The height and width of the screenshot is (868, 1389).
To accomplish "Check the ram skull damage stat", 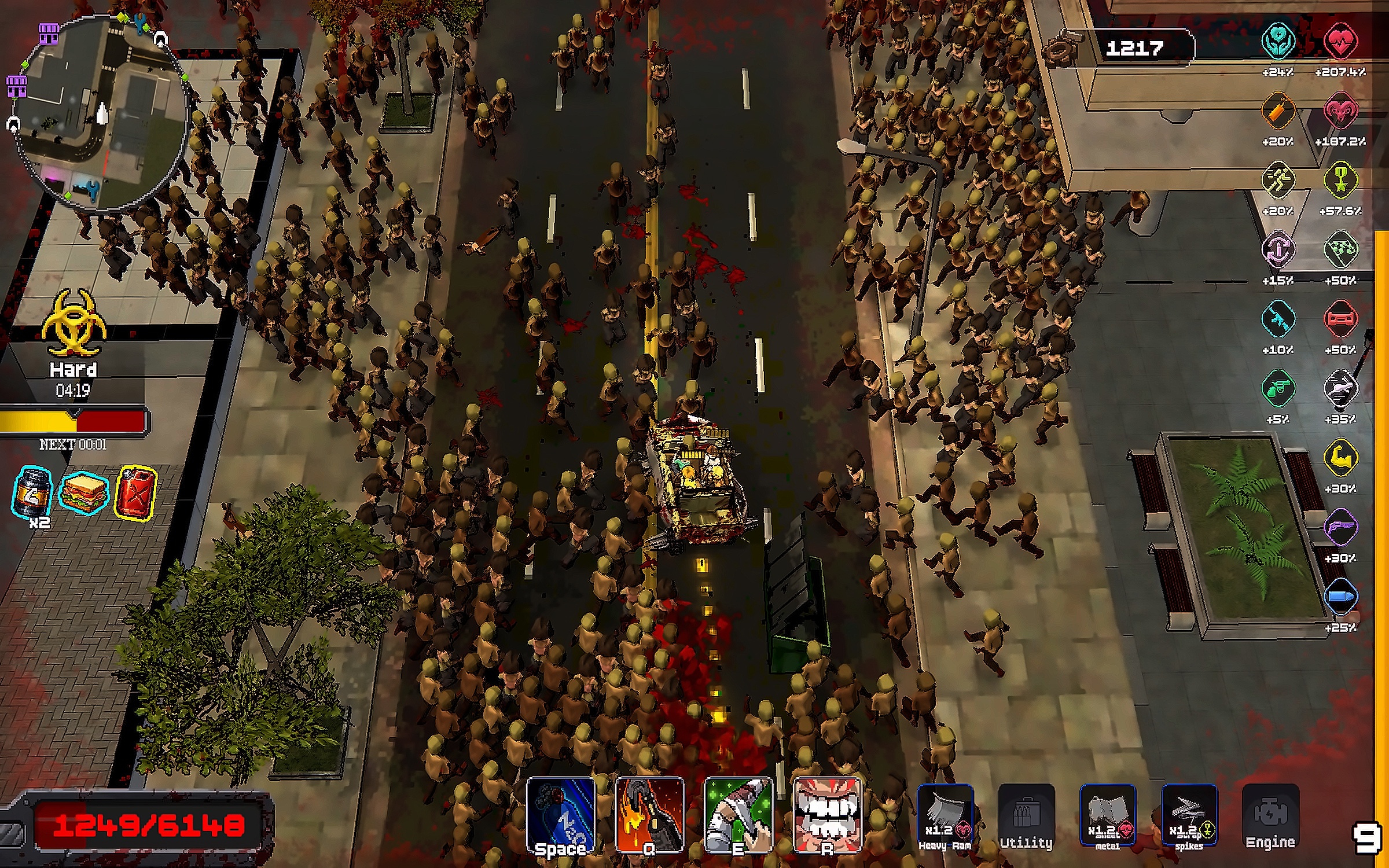I will click(x=1340, y=111).
